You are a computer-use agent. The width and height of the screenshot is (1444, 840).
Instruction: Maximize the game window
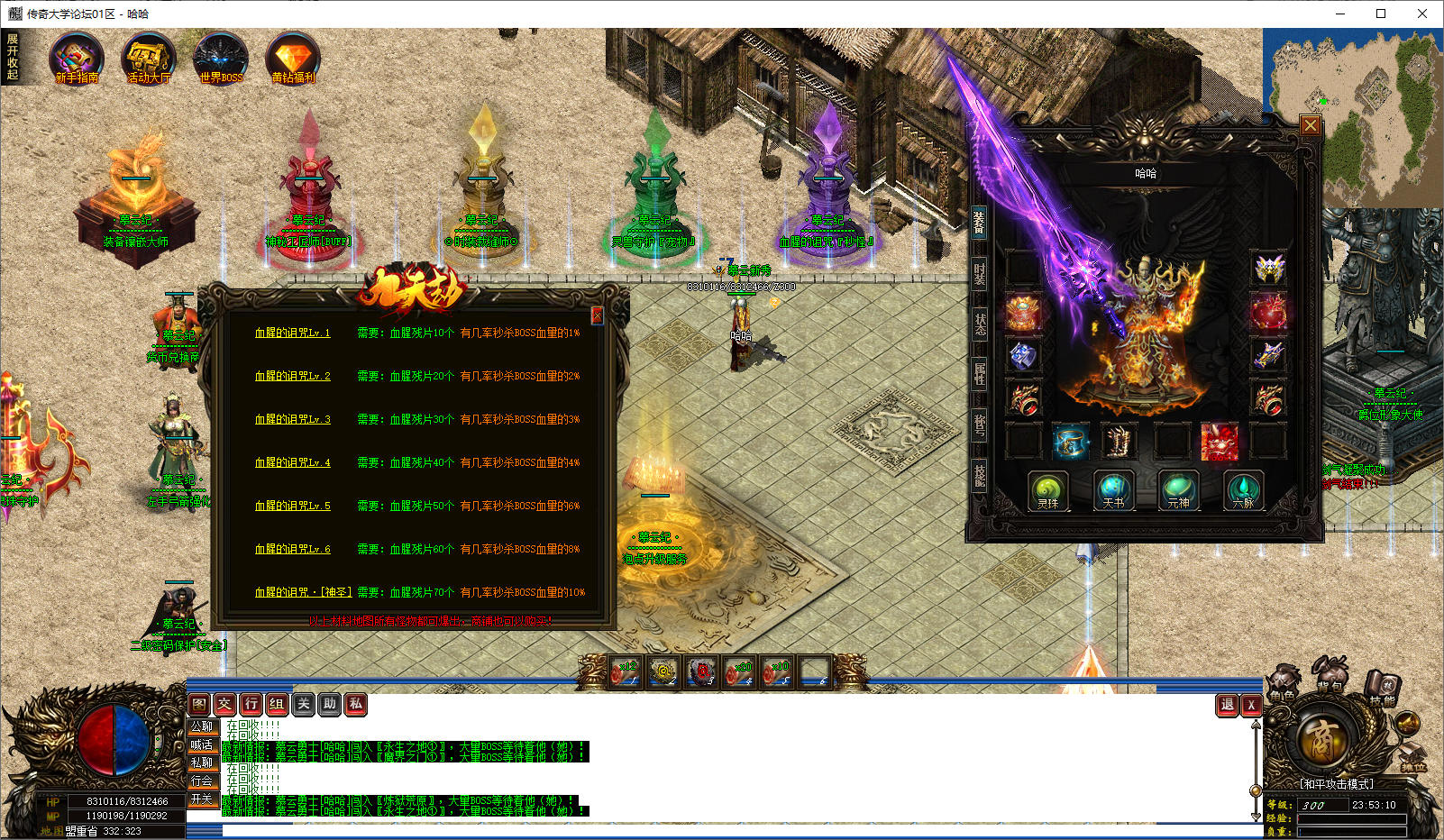[x=1380, y=14]
